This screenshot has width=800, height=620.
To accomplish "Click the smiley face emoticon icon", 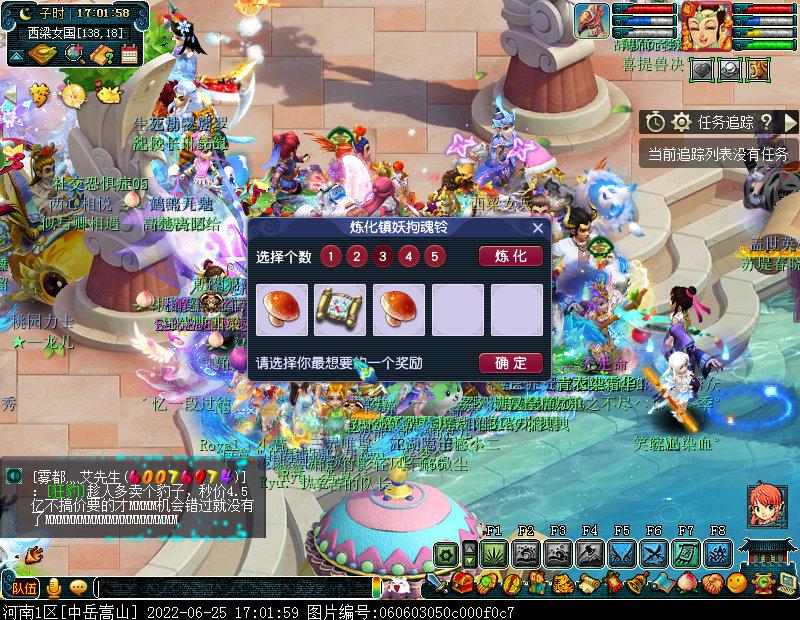I will 737,582.
